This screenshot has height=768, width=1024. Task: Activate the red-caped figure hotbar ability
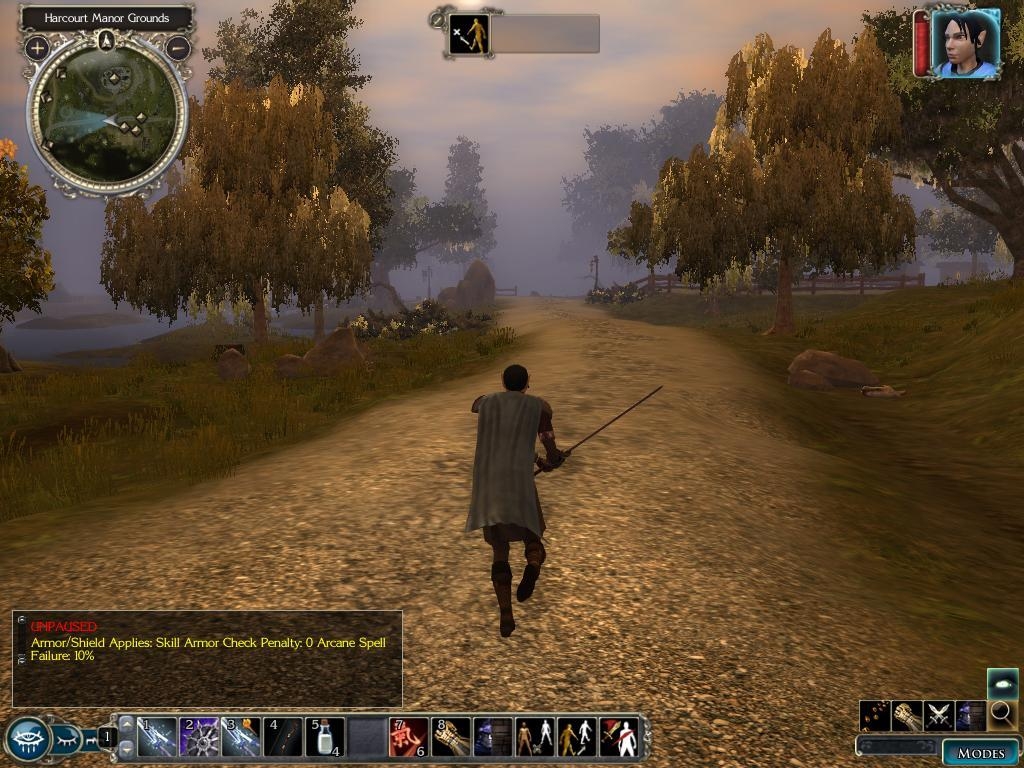coord(618,737)
